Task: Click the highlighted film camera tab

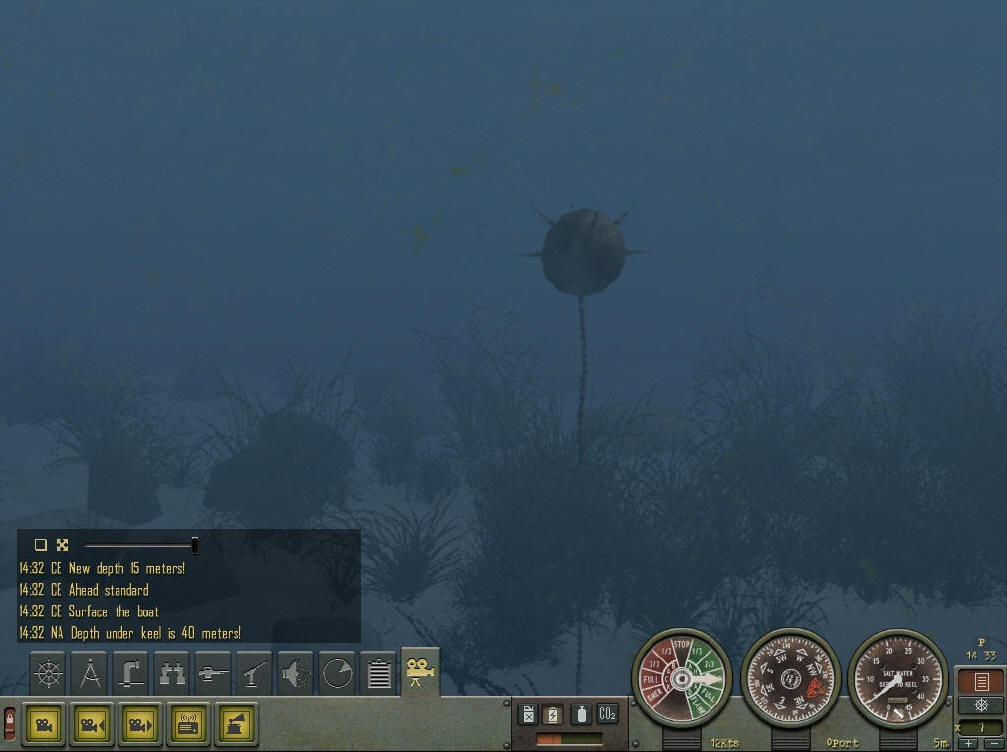Action: coord(420,670)
